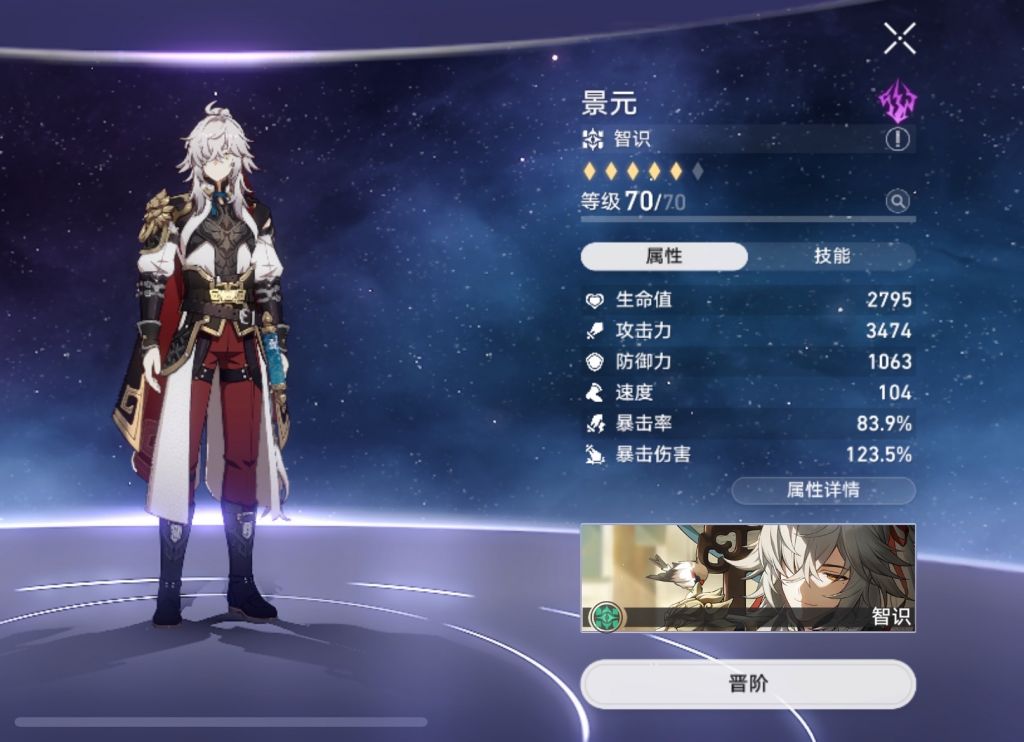Show the 智识 path info exclamation icon
This screenshot has width=1024, height=742.
coord(897,140)
